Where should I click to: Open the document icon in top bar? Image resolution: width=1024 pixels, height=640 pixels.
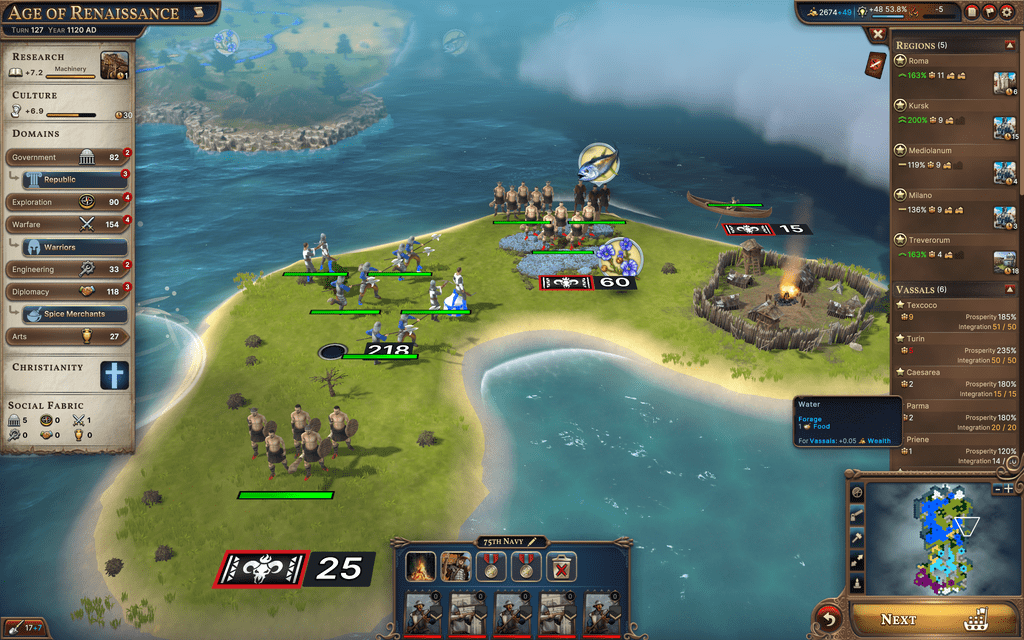pyautogui.click(x=972, y=12)
